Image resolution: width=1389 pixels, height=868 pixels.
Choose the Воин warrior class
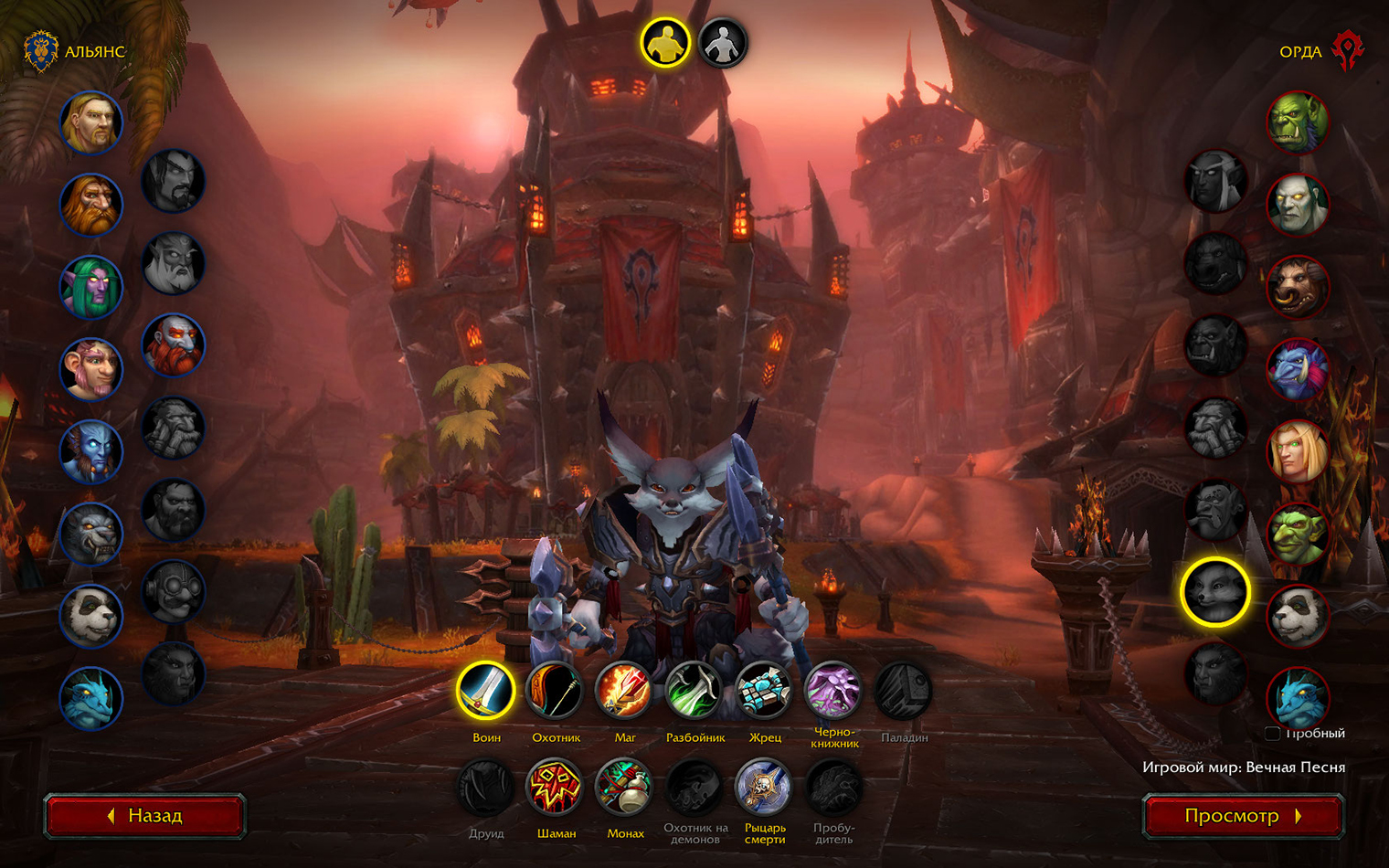[x=486, y=691]
